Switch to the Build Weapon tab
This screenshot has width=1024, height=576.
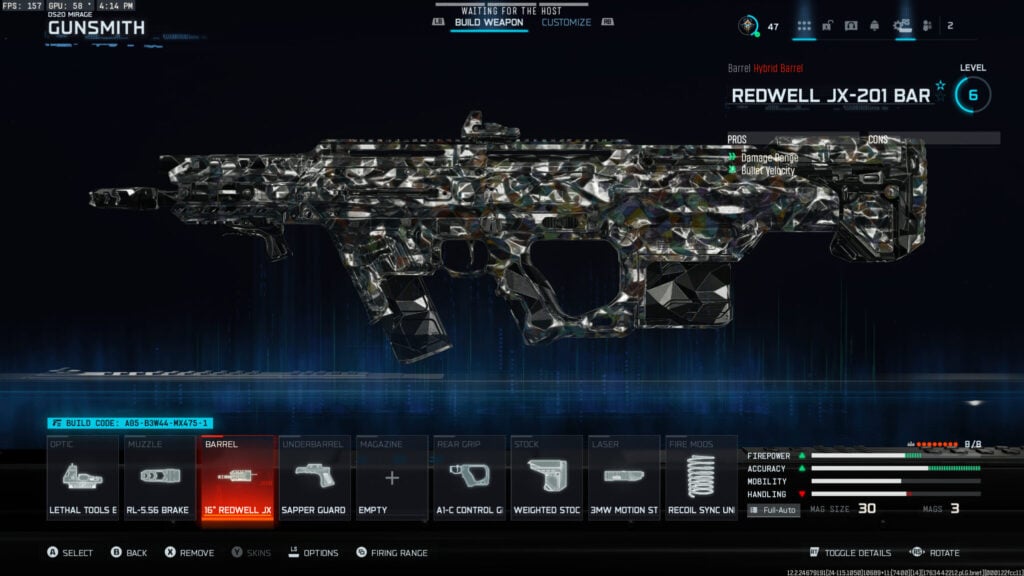489,22
